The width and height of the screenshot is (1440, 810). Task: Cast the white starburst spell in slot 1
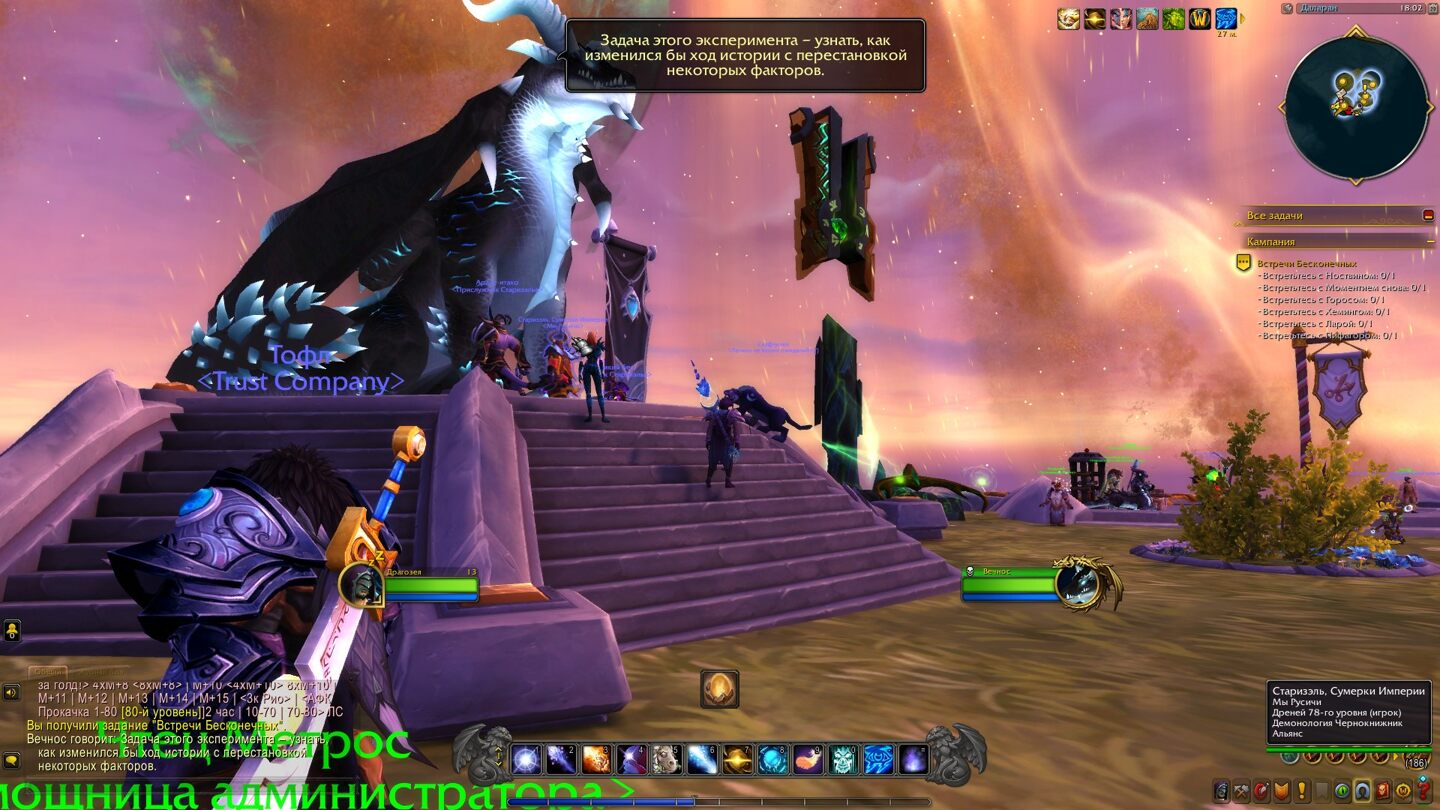(527, 759)
